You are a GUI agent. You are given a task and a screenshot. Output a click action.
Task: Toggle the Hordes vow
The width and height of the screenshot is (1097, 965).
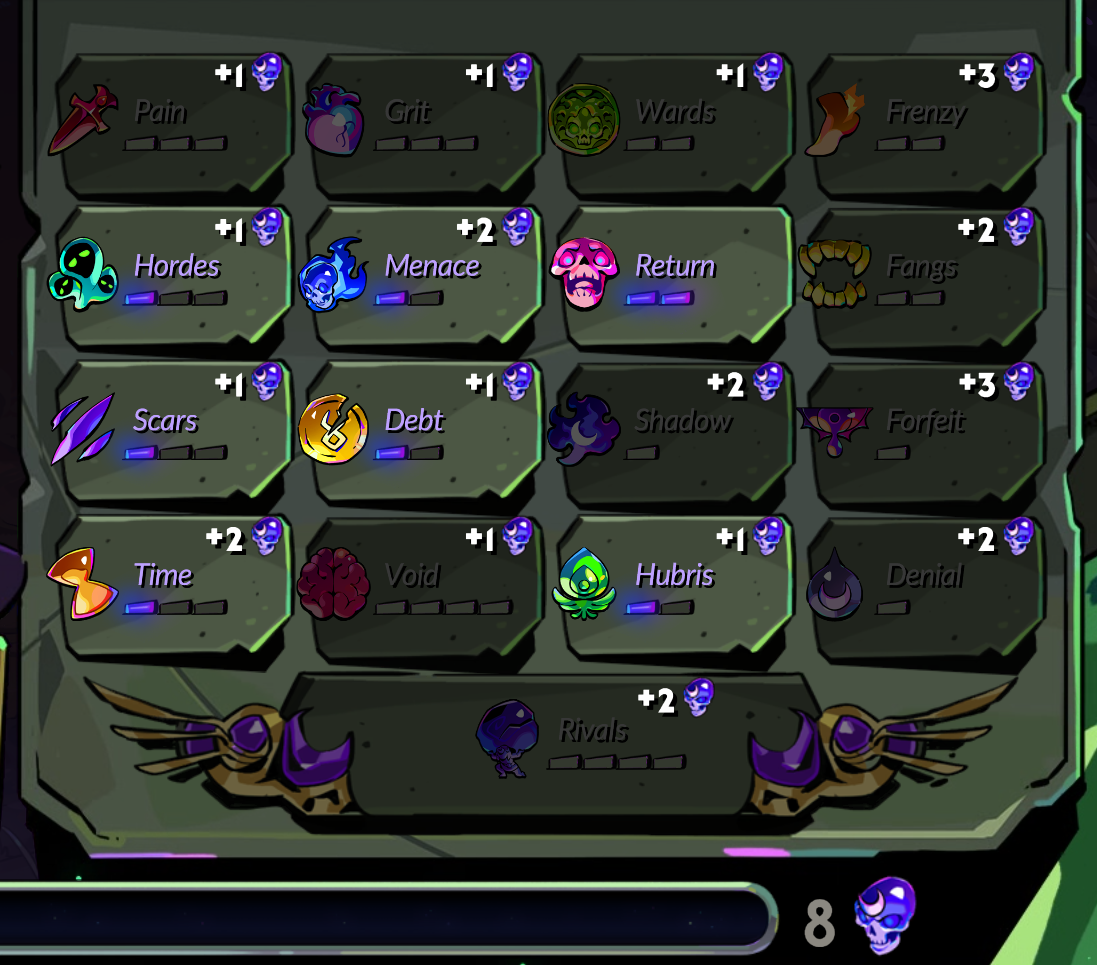(172, 277)
